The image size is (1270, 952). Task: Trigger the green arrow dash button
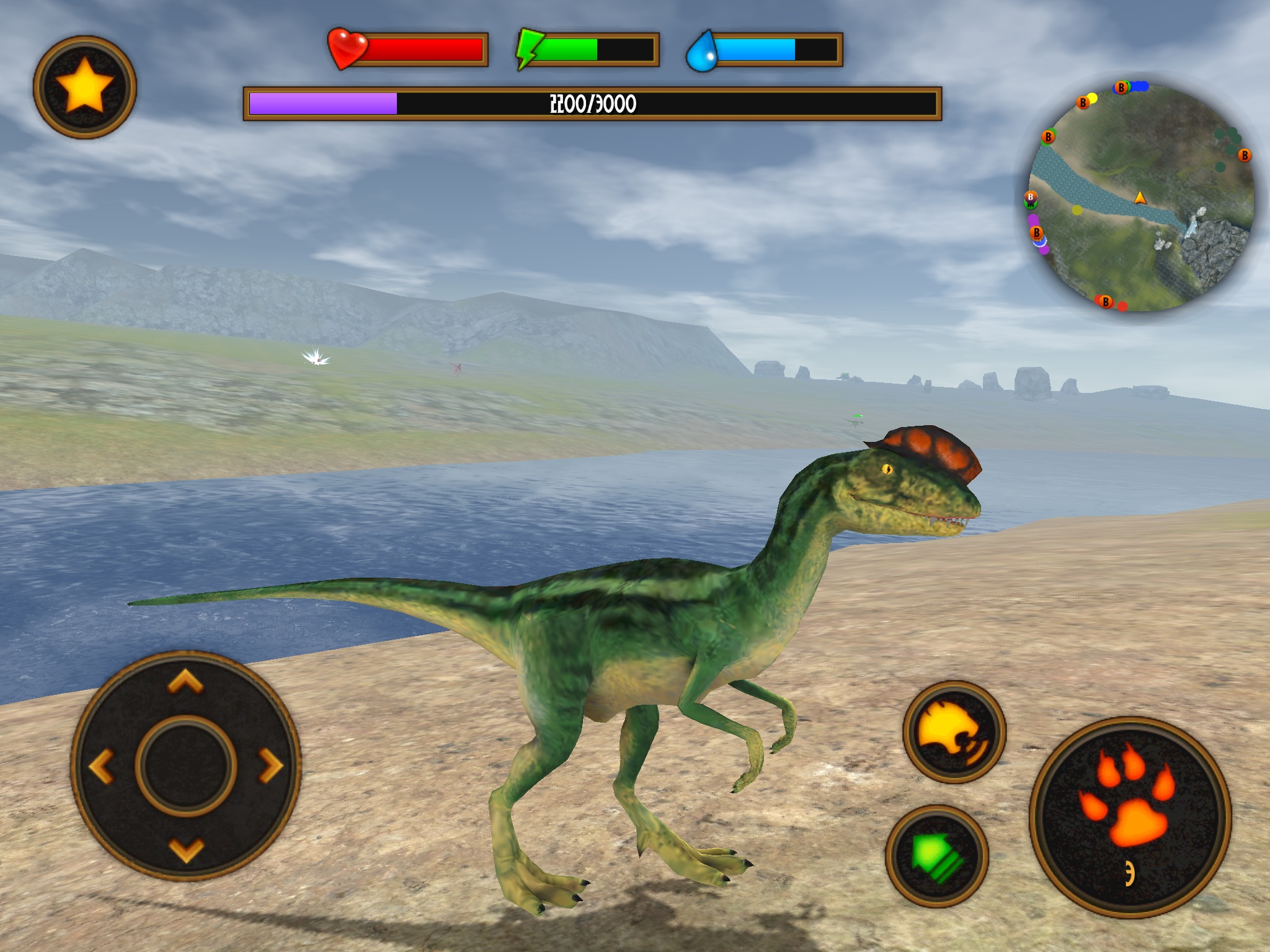pyautogui.click(x=936, y=856)
